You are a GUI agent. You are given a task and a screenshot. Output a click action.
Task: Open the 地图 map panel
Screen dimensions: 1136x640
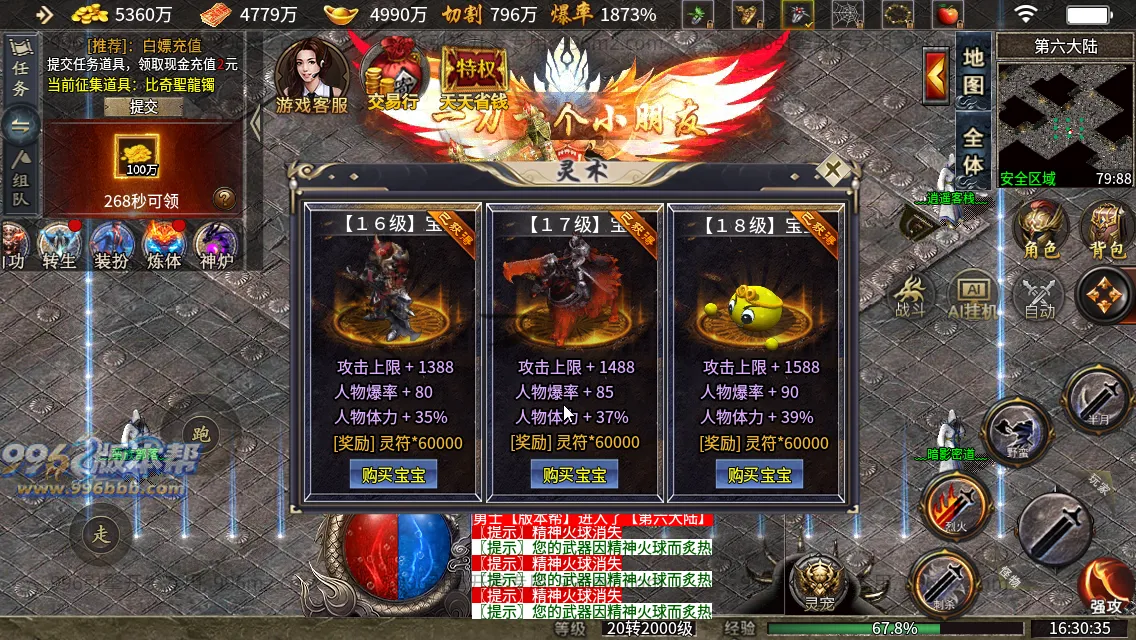point(973,69)
